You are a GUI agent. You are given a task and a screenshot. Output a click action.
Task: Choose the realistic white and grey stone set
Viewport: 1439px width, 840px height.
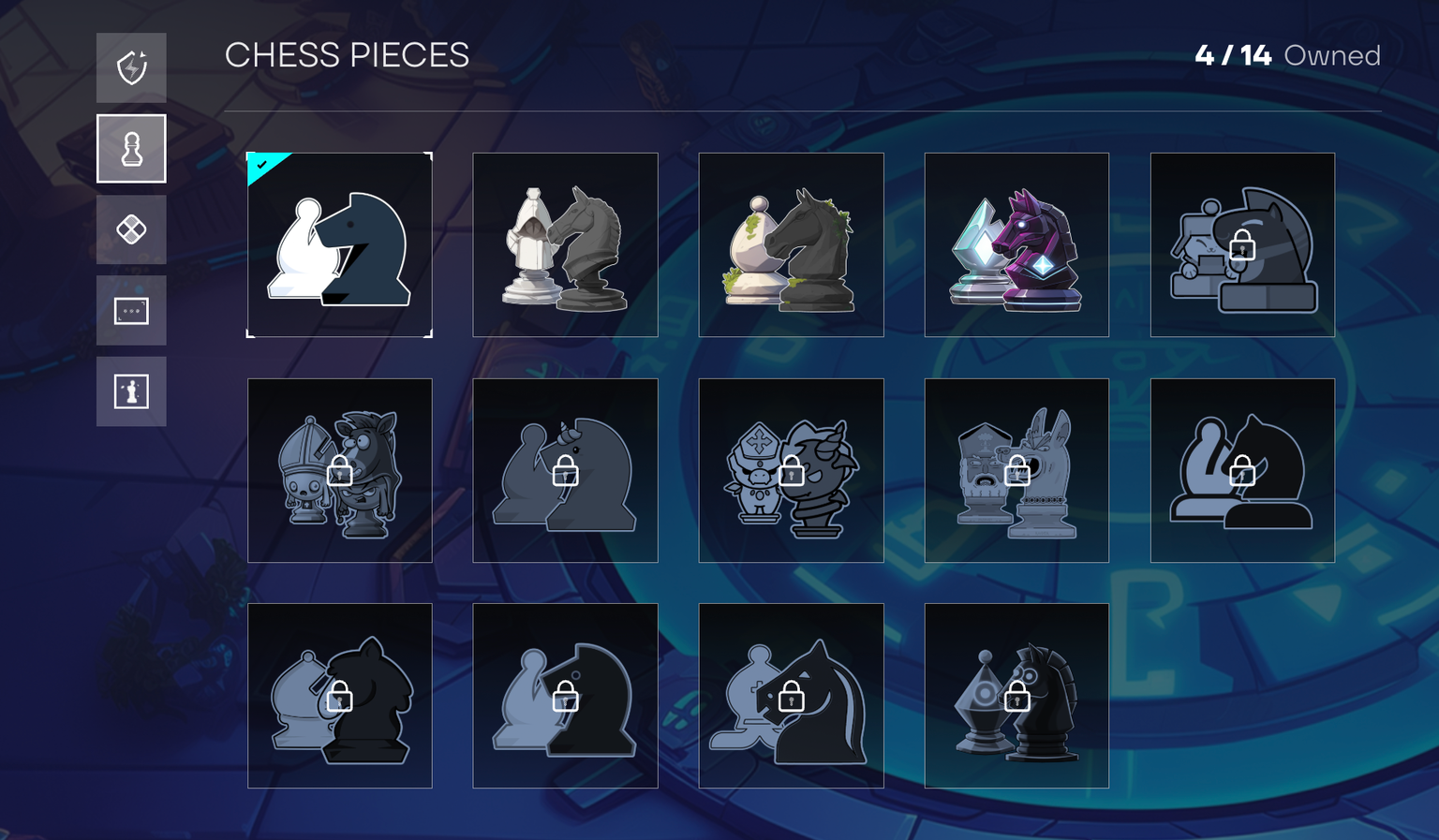[x=565, y=244]
